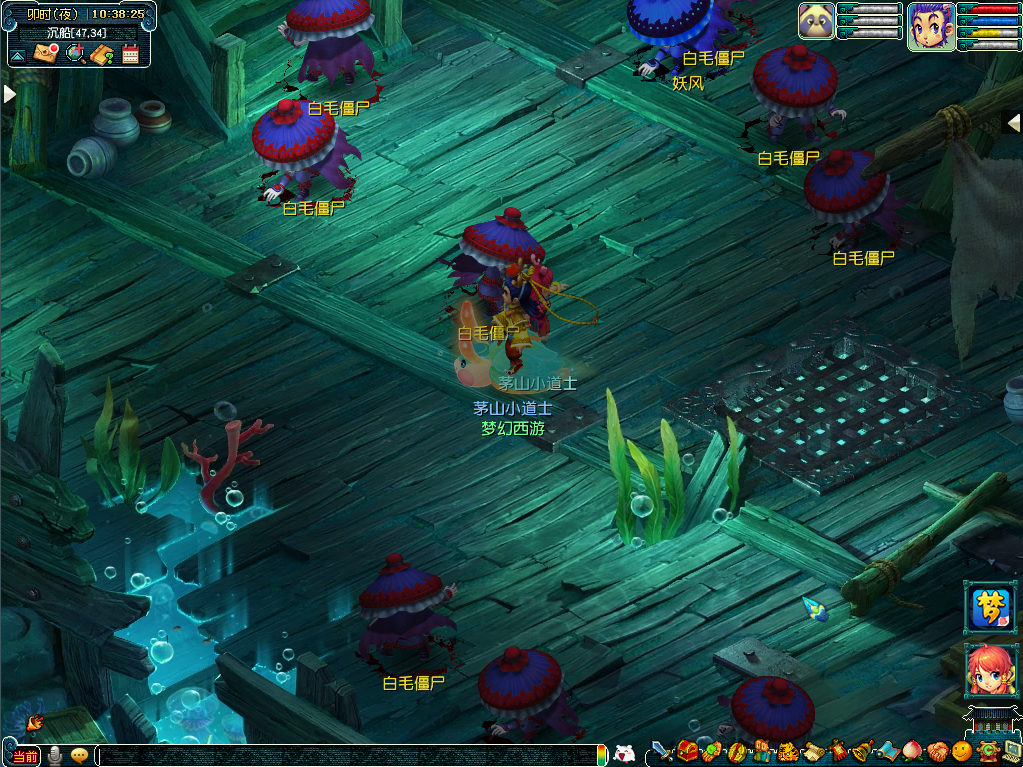The width and height of the screenshot is (1023, 767).
Task: Open the help book with question mark
Action: (102, 54)
